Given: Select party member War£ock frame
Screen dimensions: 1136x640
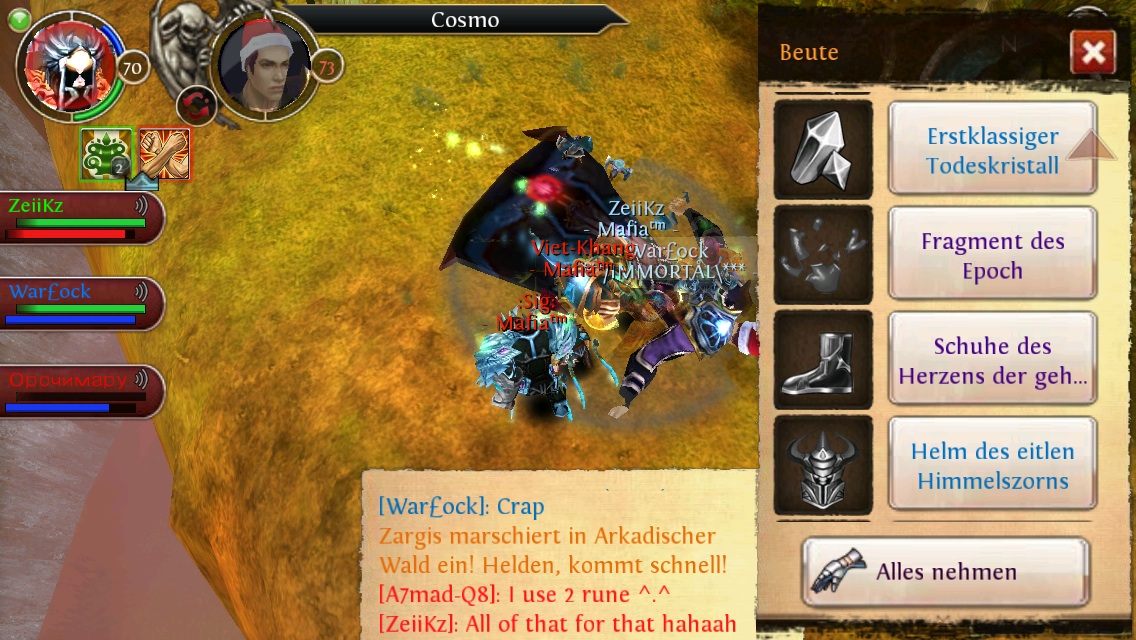Looking at the screenshot, I should click(80, 304).
